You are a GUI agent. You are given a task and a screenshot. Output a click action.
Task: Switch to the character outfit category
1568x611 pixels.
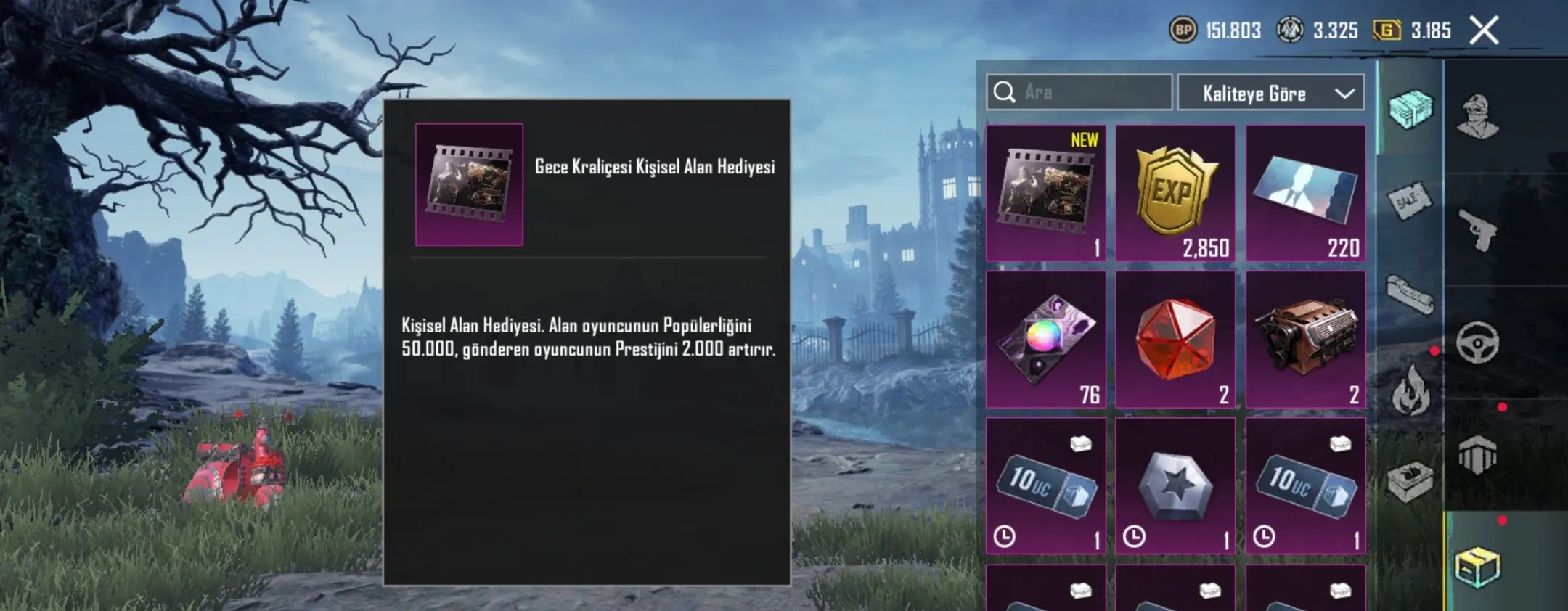pos(1478,116)
